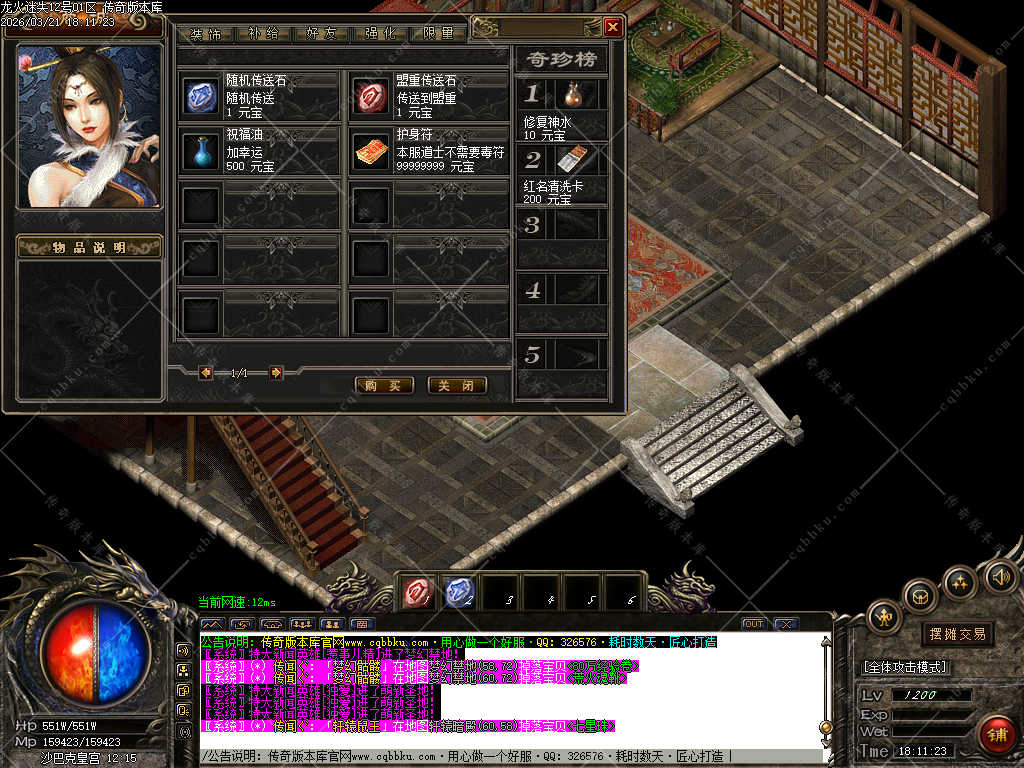Choose the 盟重传送石 red stone item
1024x768 pixels.
pyautogui.click(x=369, y=96)
